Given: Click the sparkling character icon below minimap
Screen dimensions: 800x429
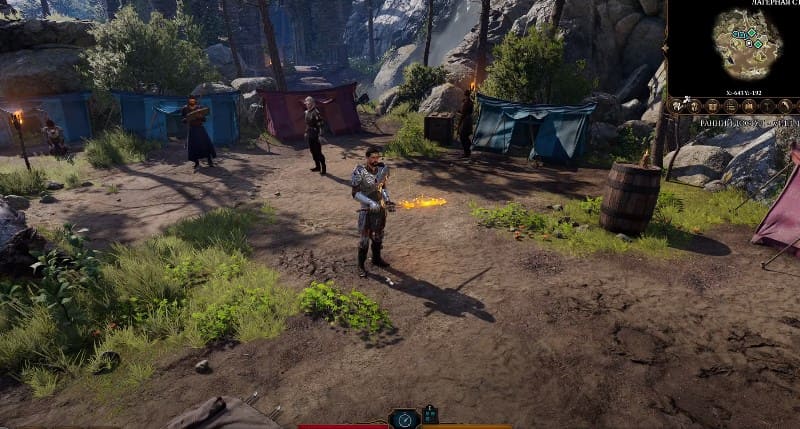Looking at the screenshot, I should (x=675, y=107).
